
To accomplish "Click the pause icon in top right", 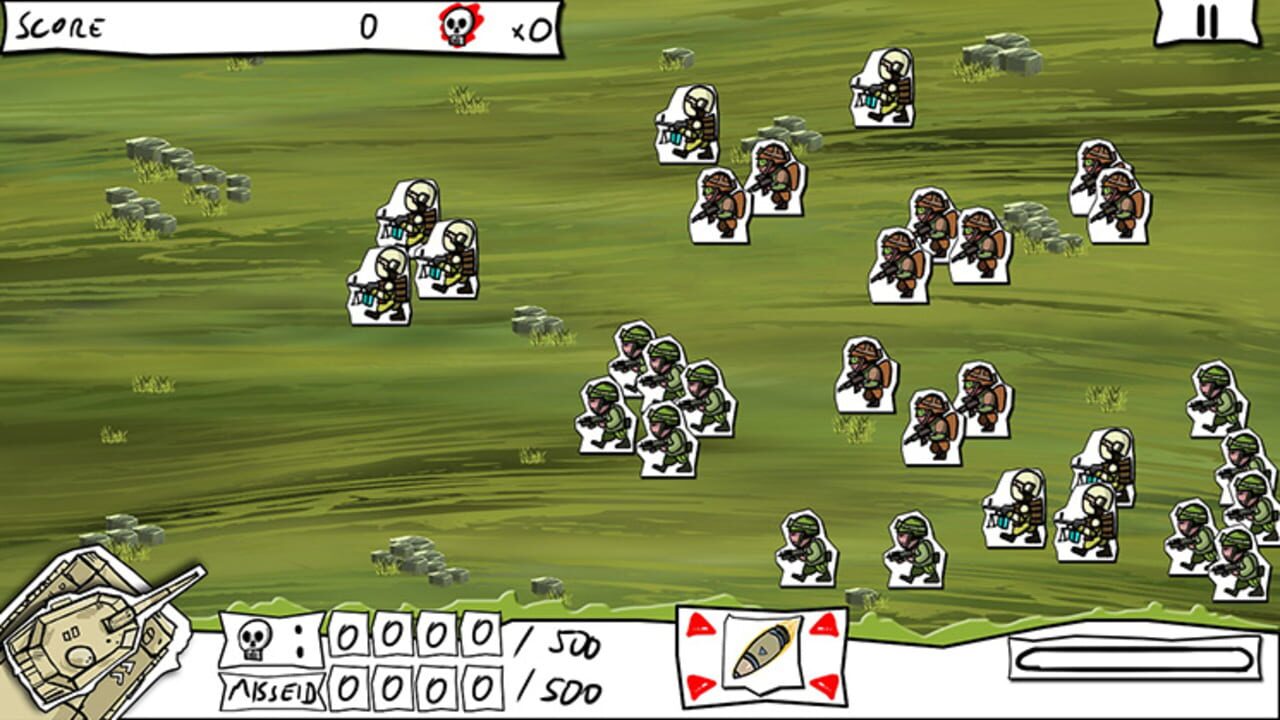I will coord(1206,21).
